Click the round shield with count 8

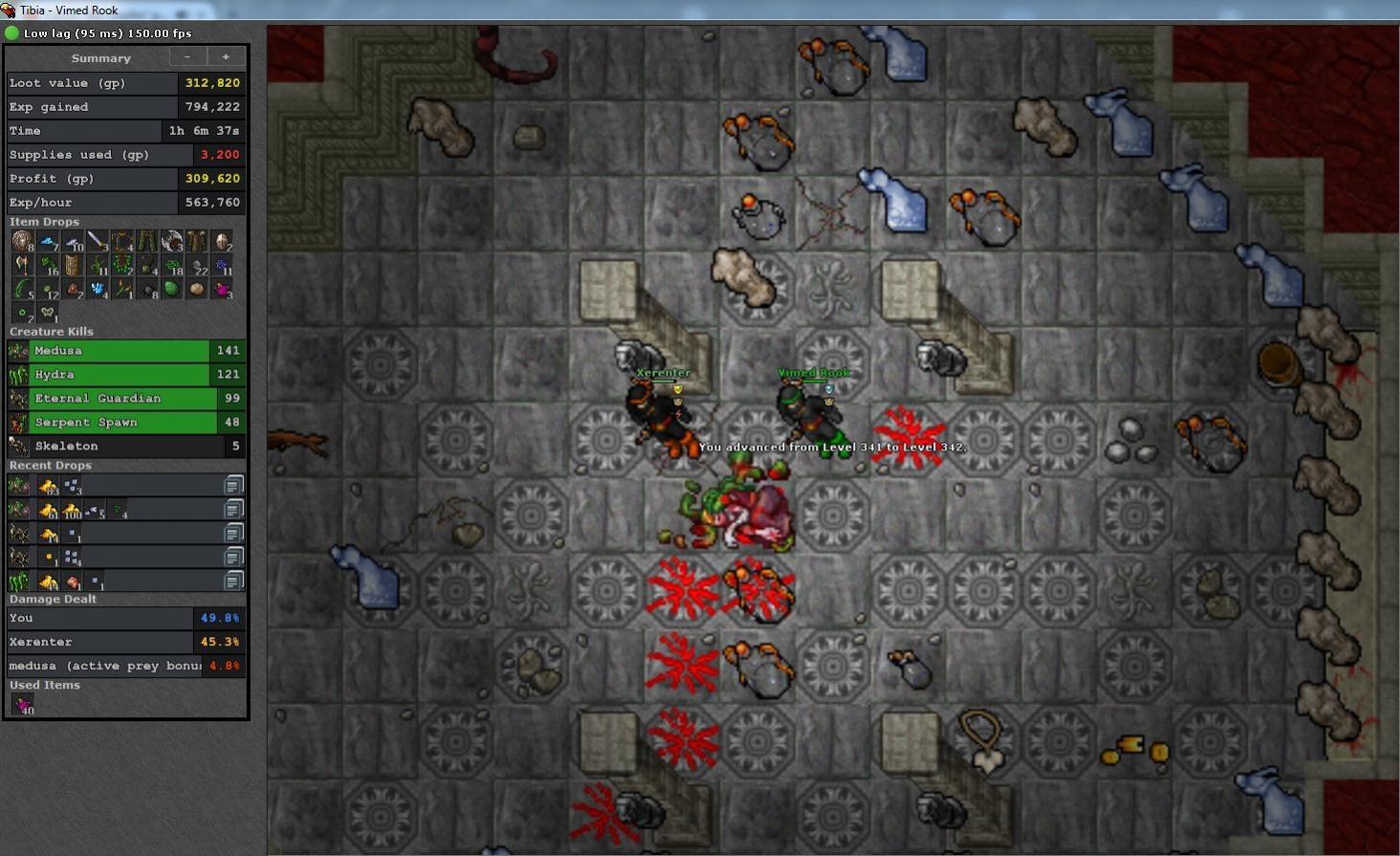coord(22,241)
